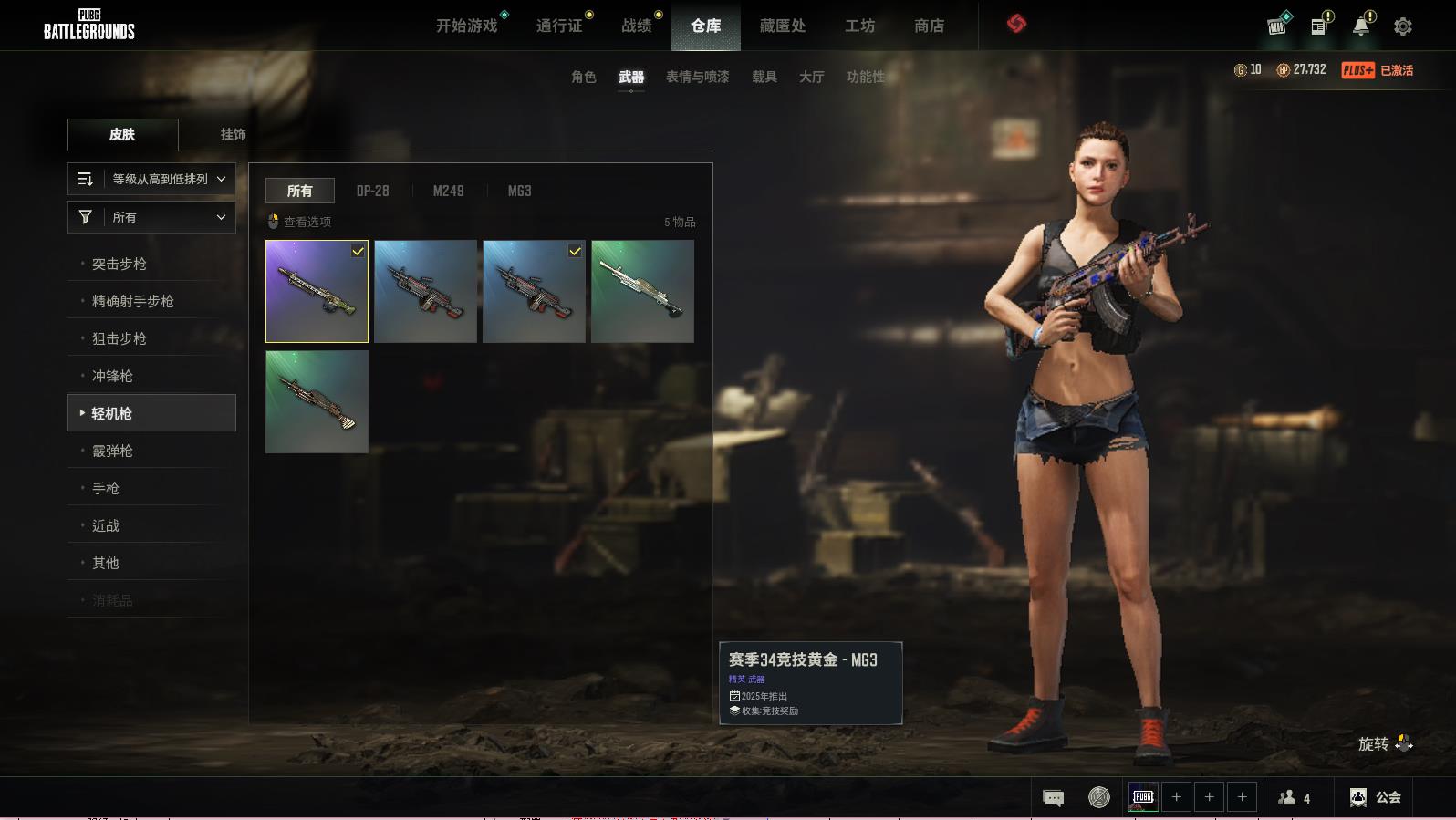
Task: Open the 开始游戏 (Play) menu
Action: [x=466, y=26]
